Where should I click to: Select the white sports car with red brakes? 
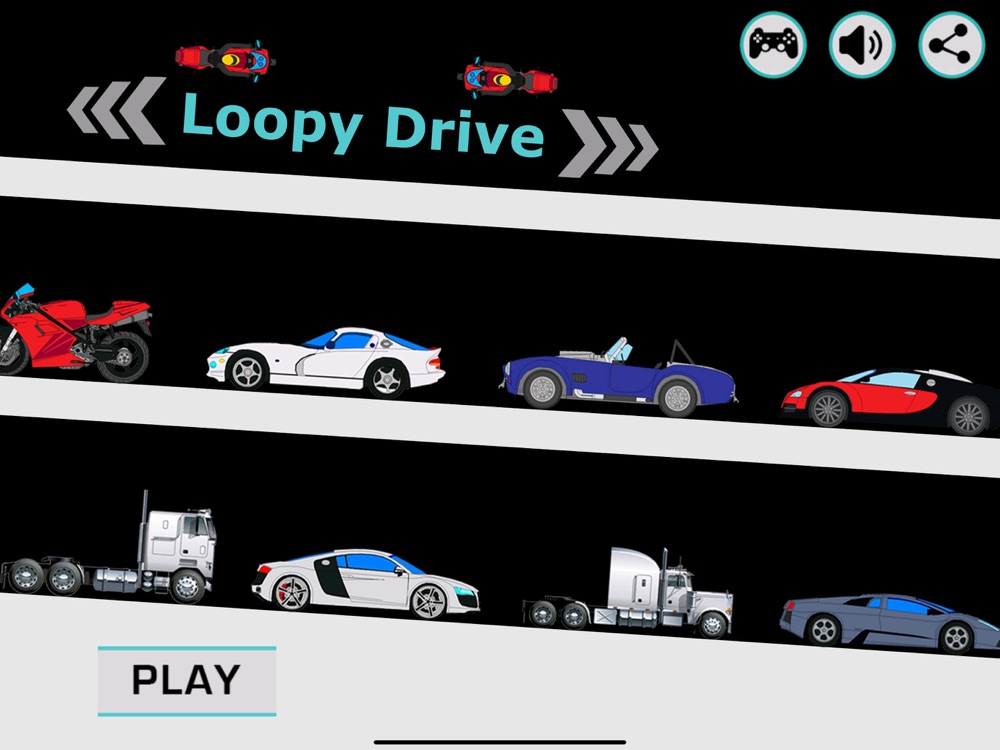(365, 582)
